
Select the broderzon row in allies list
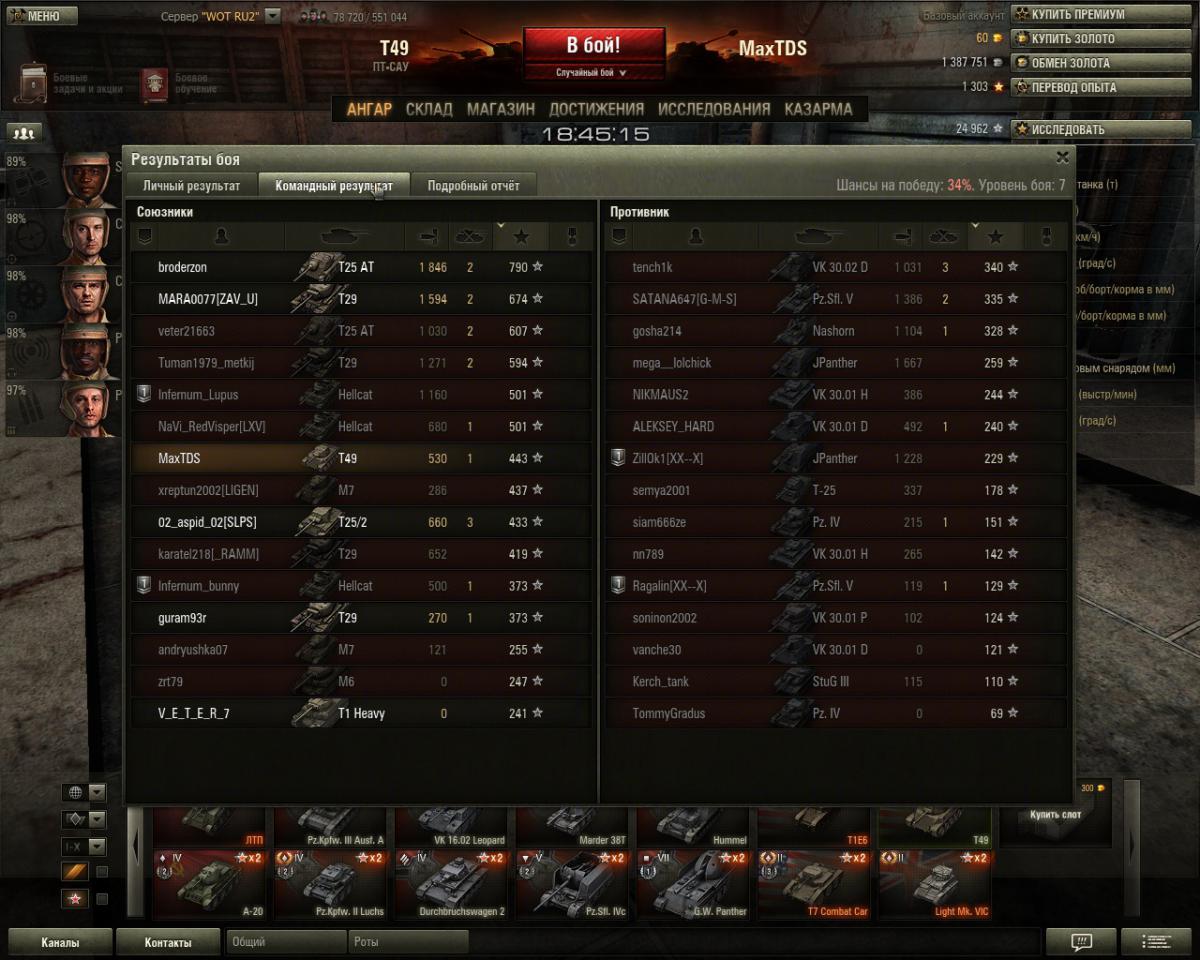pos(360,267)
